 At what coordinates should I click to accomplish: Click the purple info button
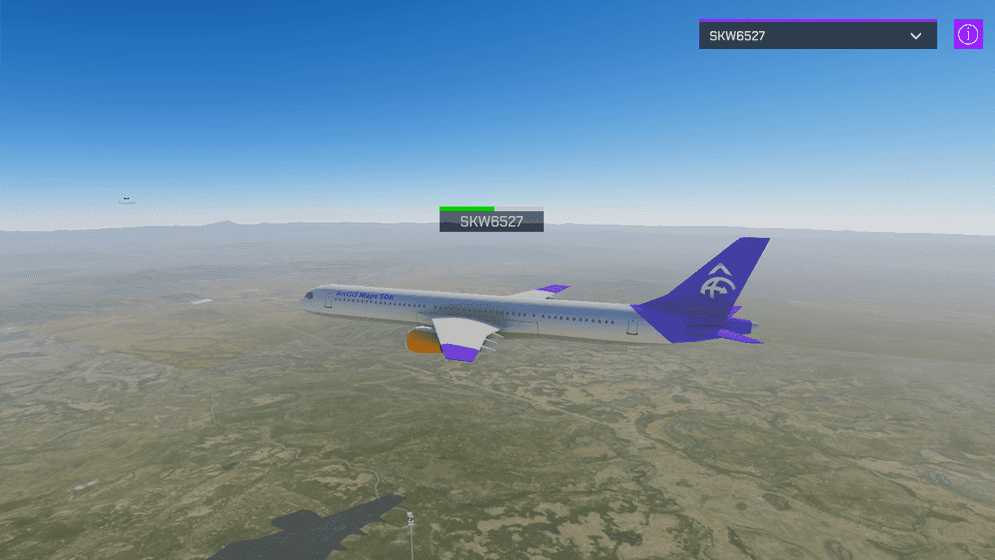pos(968,34)
